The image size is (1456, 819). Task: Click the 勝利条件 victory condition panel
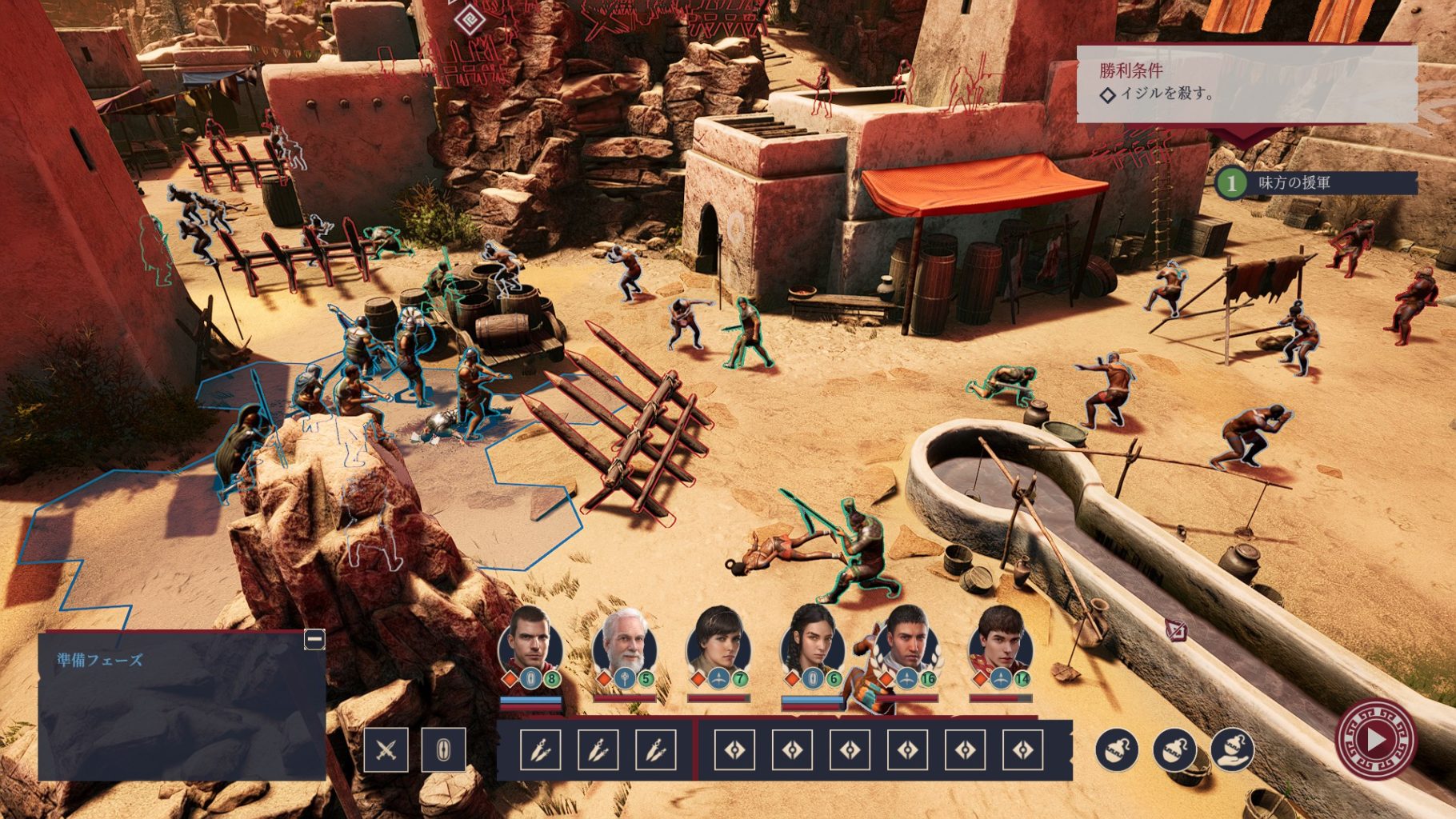pyautogui.click(x=1246, y=84)
